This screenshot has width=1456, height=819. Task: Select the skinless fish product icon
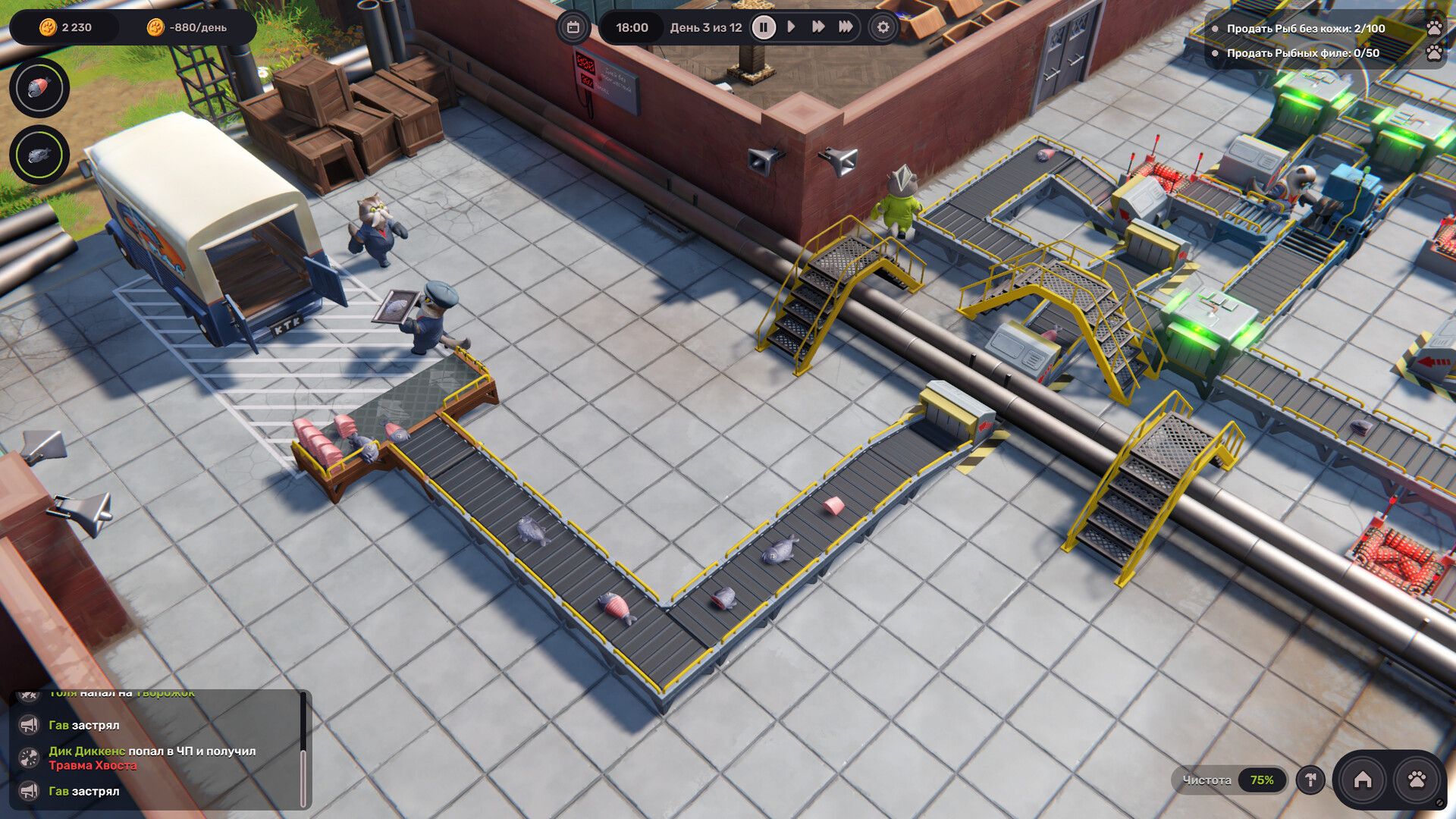39,88
